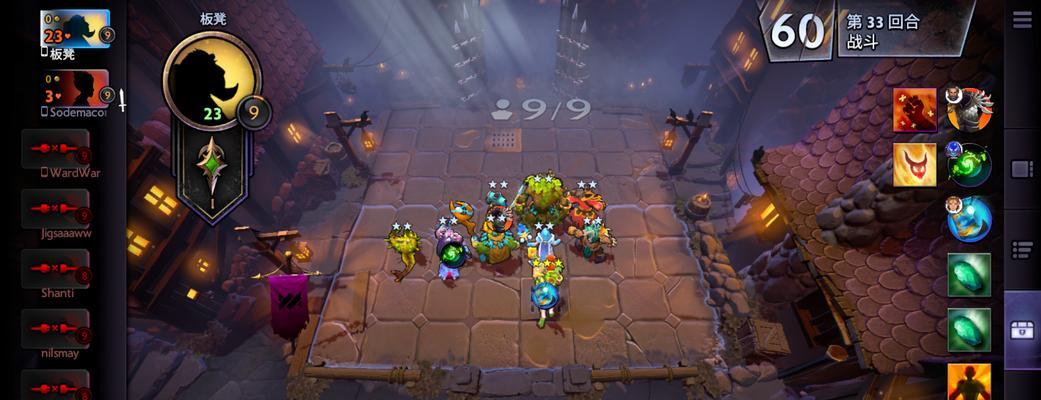Inspect the green swirl orb item
This screenshot has width=1041, height=400.
click(968, 165)
